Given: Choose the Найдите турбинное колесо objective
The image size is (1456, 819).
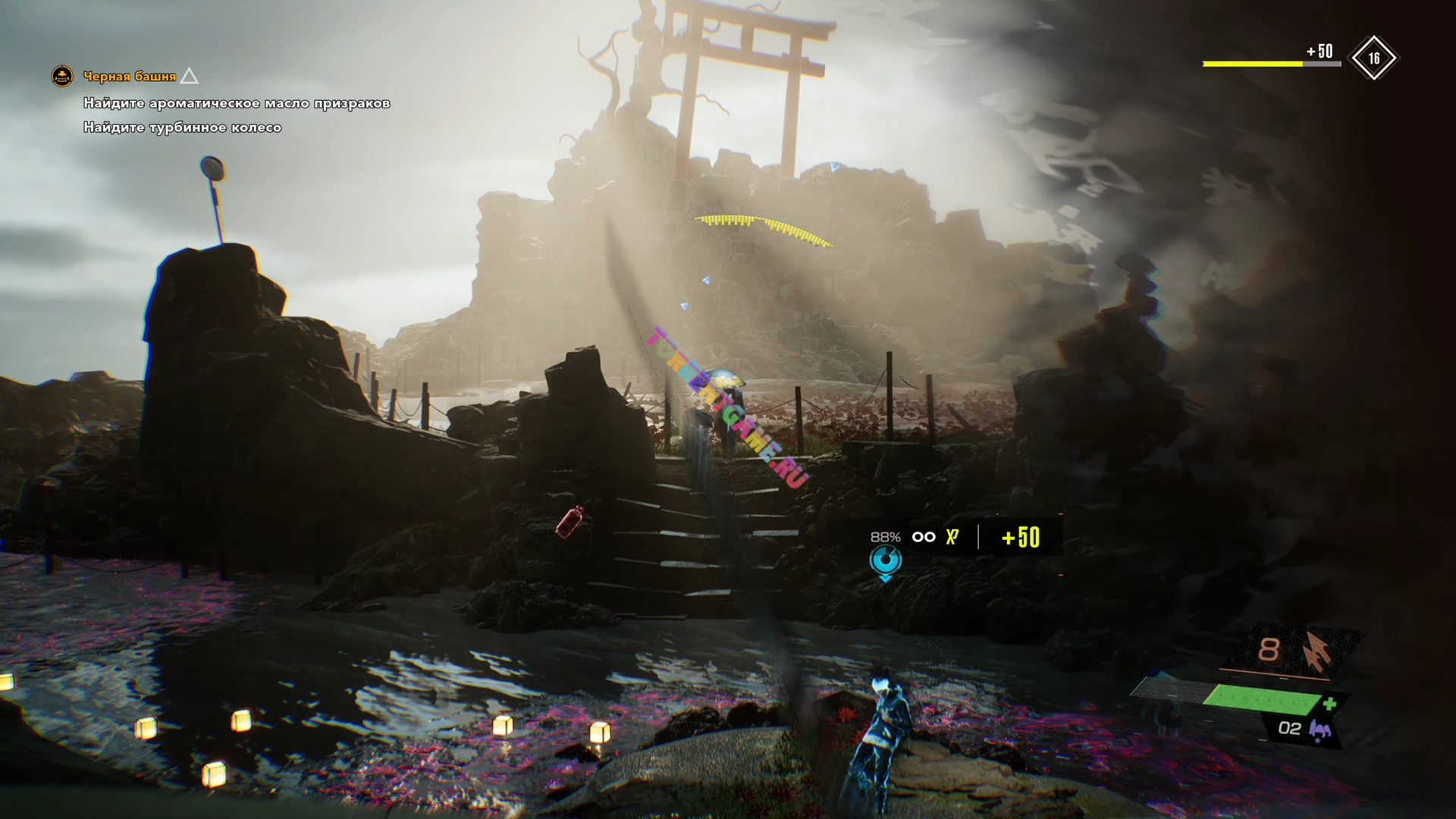Looking at the screenshot, I should [x=182, y=127].
